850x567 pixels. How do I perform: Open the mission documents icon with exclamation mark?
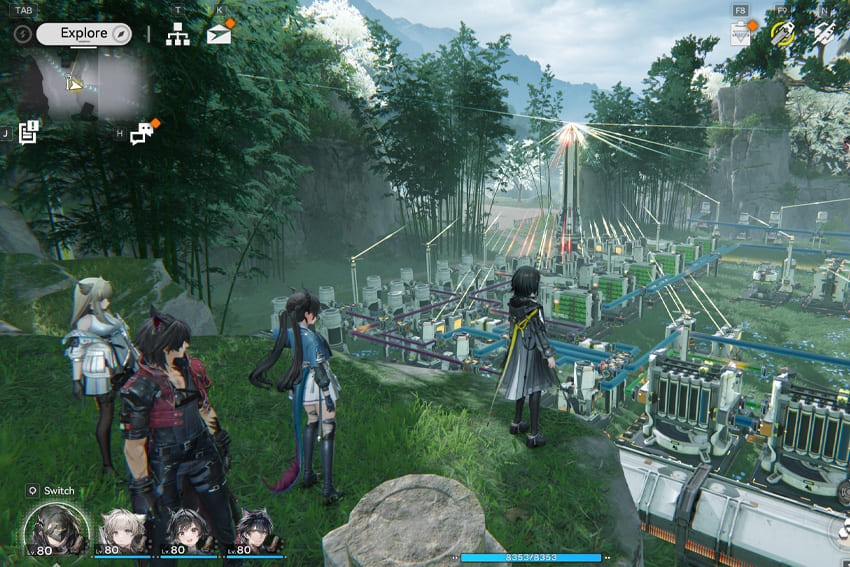click(28, 132)
